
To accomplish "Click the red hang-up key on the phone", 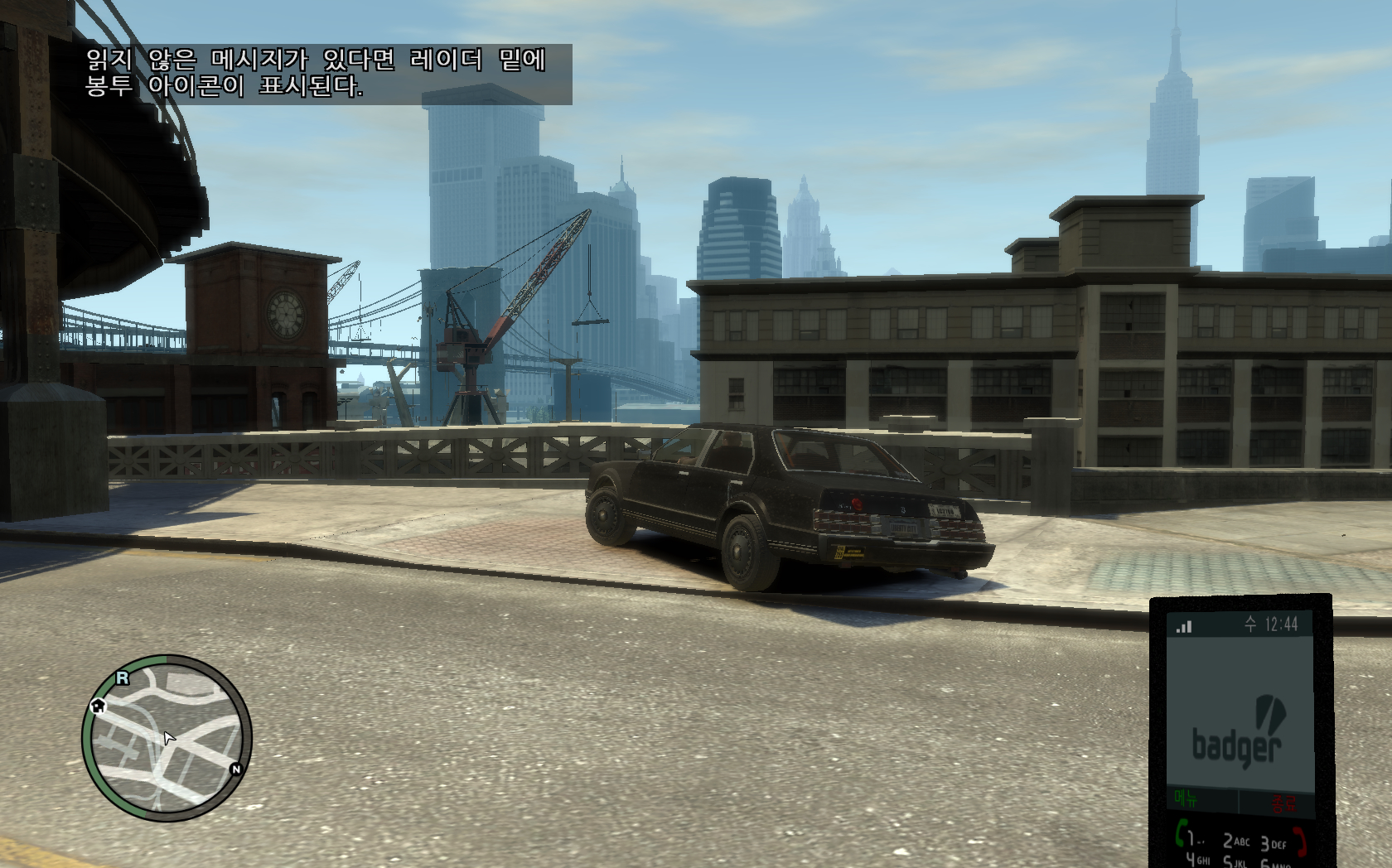I will 1298,841.
